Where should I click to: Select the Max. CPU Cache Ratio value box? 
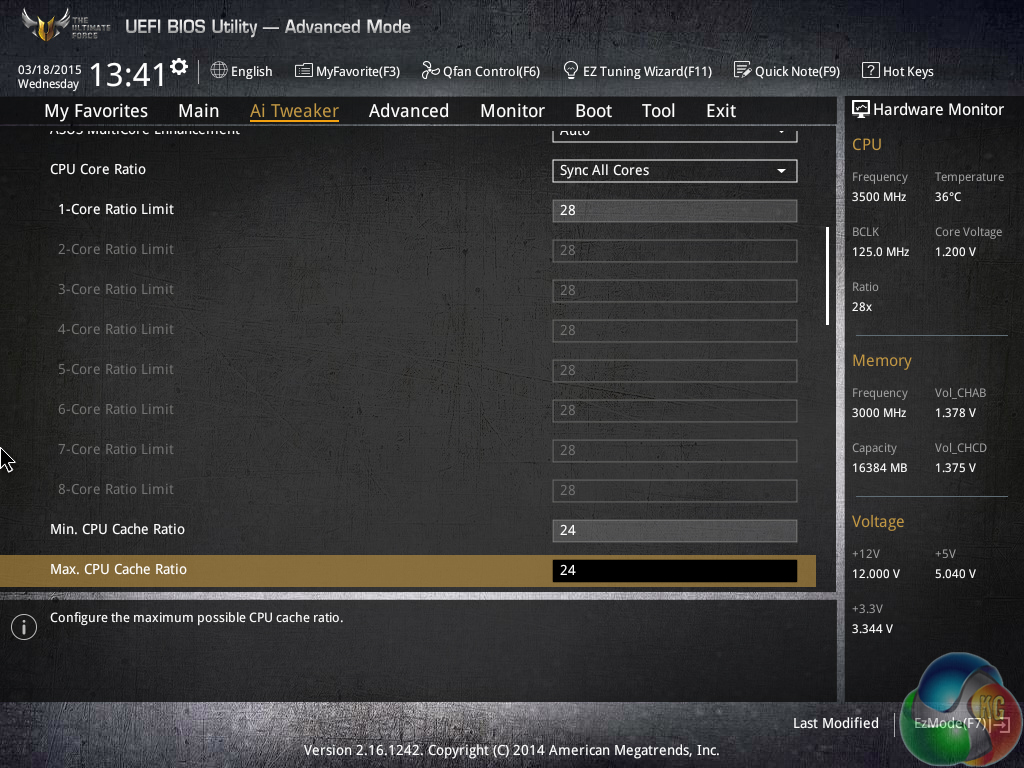(674, 570)
